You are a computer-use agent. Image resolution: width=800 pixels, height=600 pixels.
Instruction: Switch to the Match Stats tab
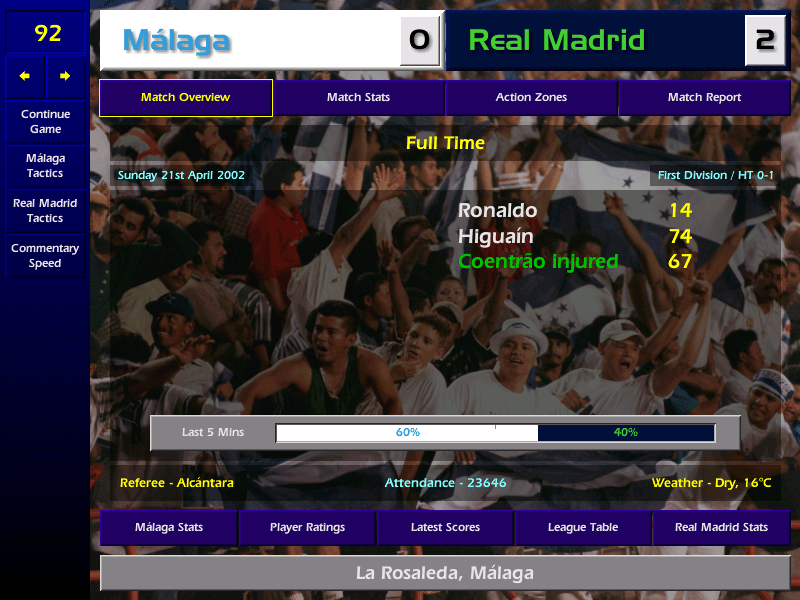tap(358, 98)
